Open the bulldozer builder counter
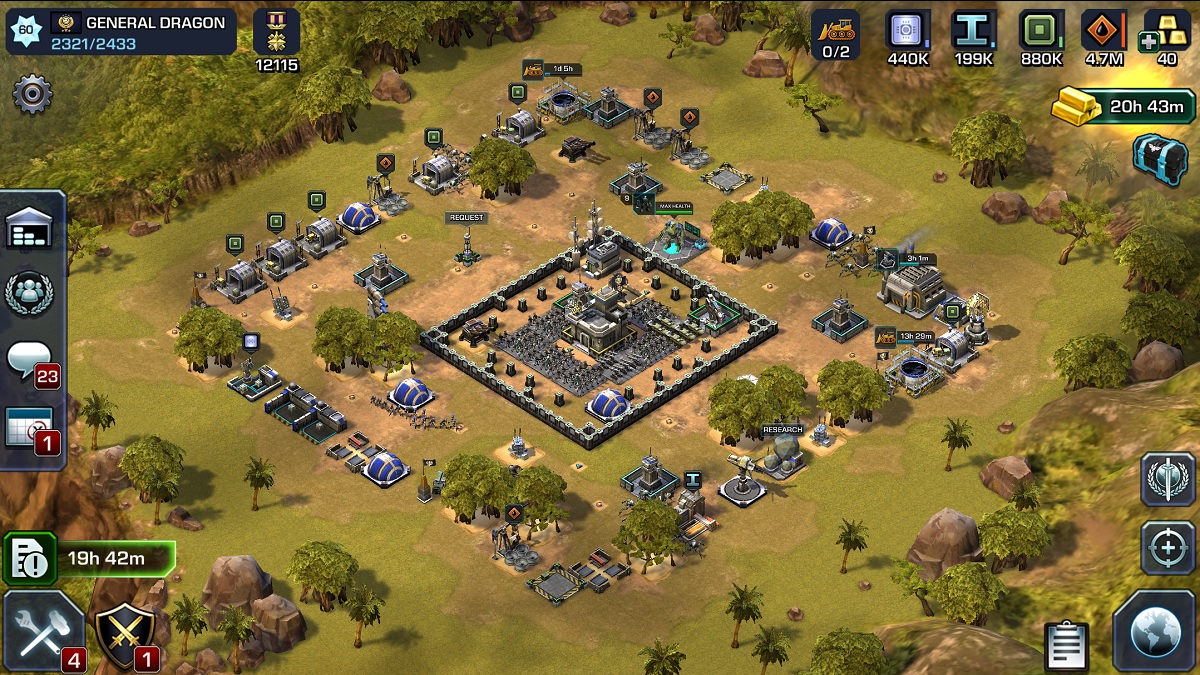Viewport: 1200px width, 675px height. pos(834,36)
